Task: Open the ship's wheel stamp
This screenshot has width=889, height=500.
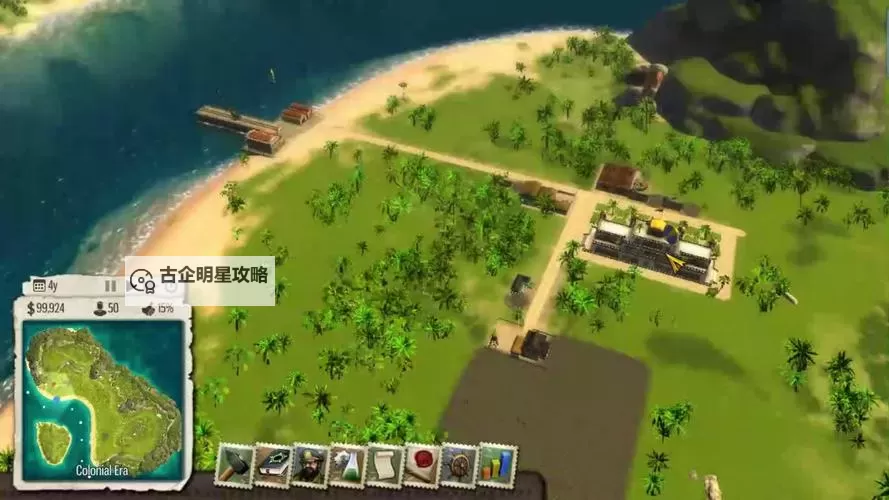Action: pyautogui.click(x=460, y=465)
